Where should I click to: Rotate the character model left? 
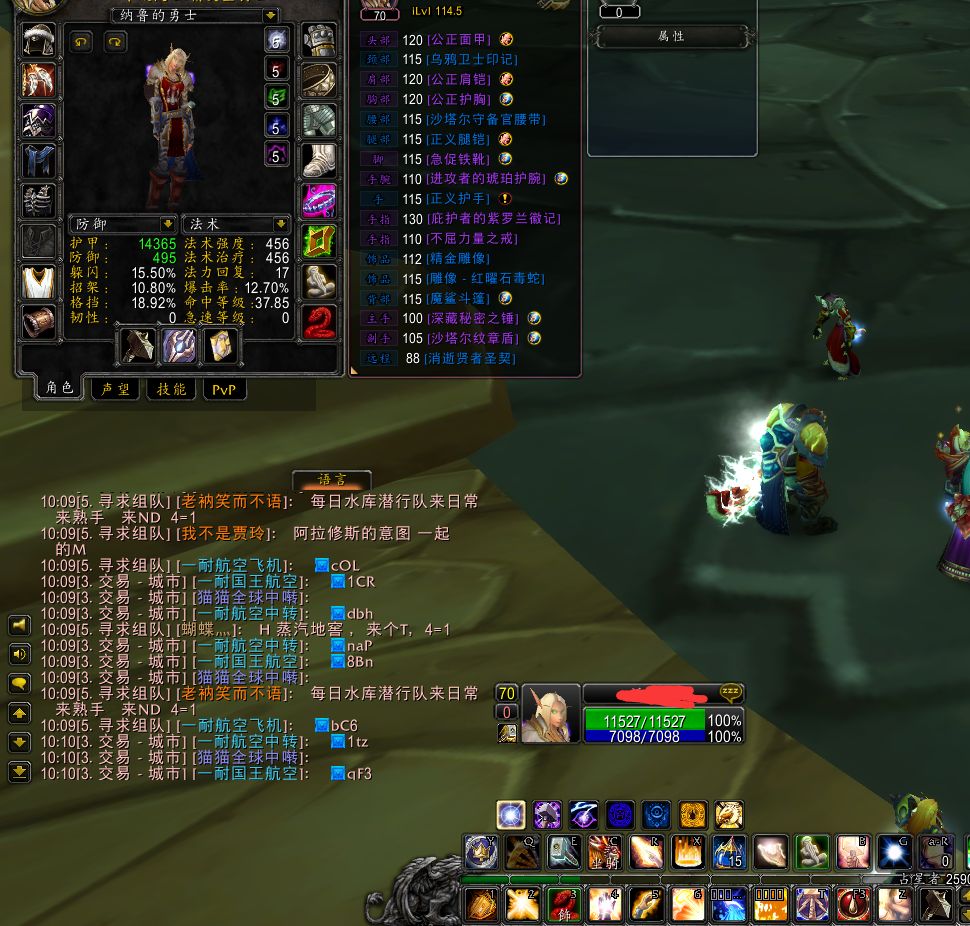pyautogui.click(x=81, y=41)
